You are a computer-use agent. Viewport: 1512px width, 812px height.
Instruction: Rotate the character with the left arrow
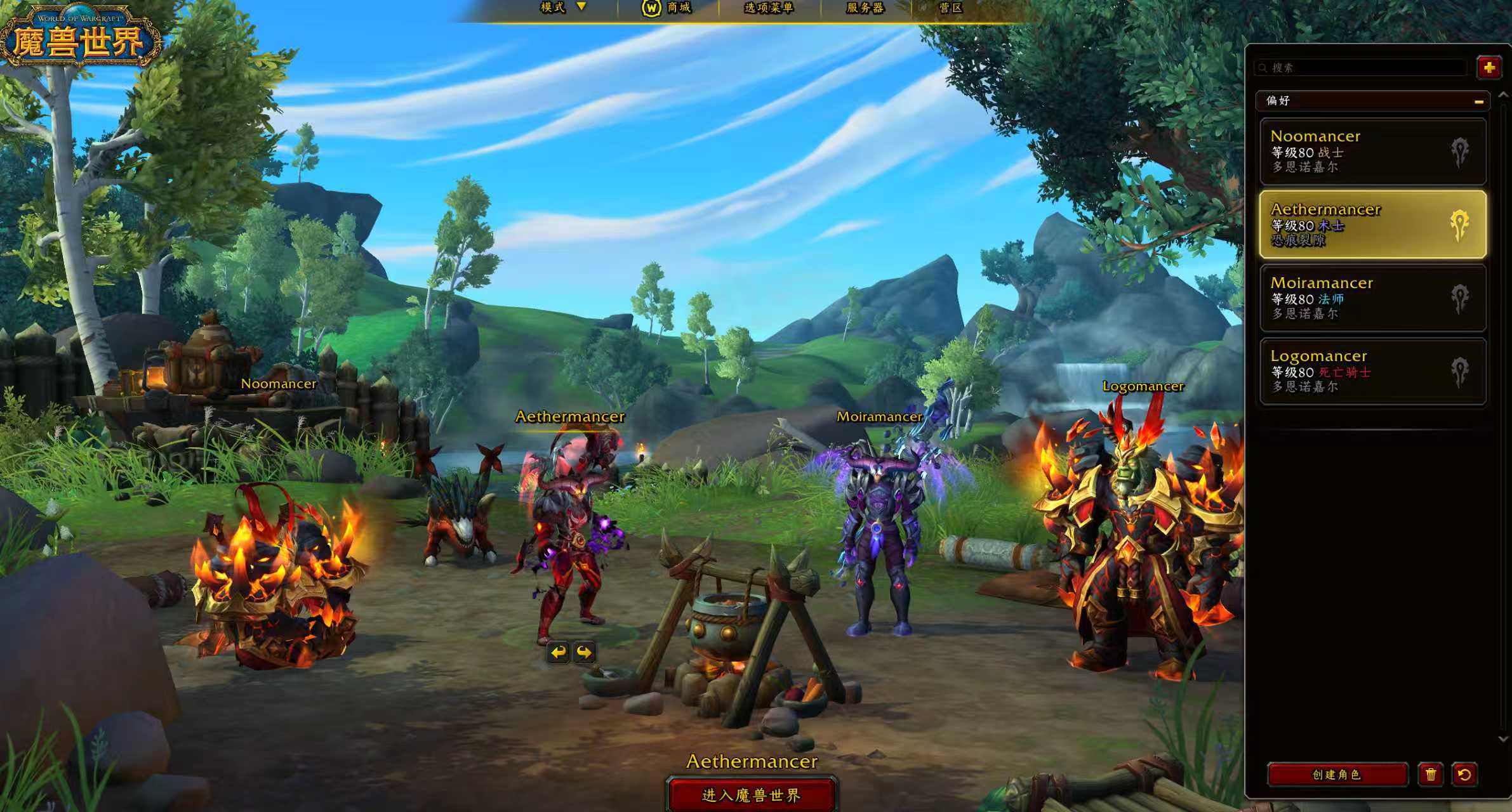[558, 652]
